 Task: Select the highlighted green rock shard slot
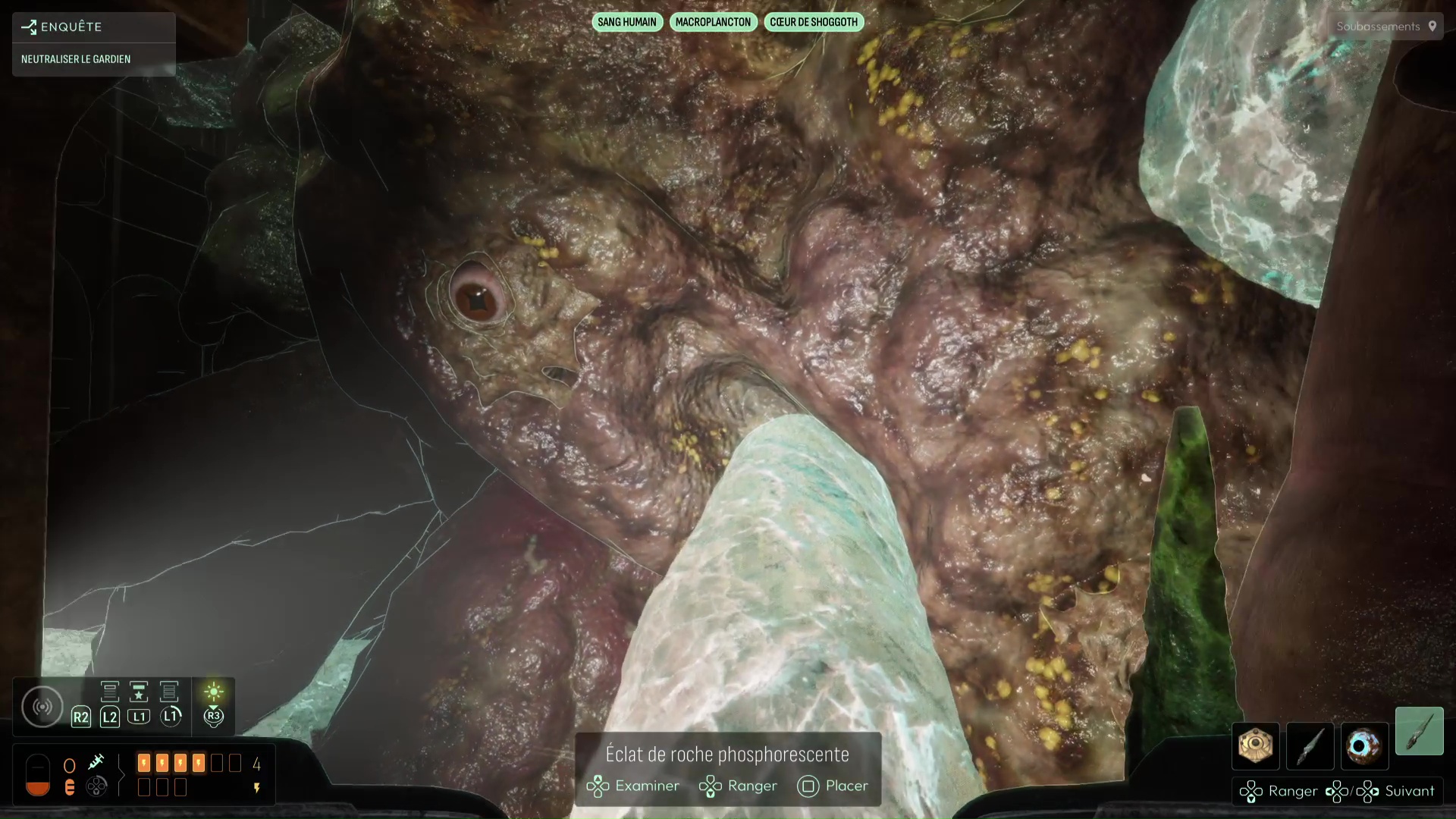pos(1419,731)
